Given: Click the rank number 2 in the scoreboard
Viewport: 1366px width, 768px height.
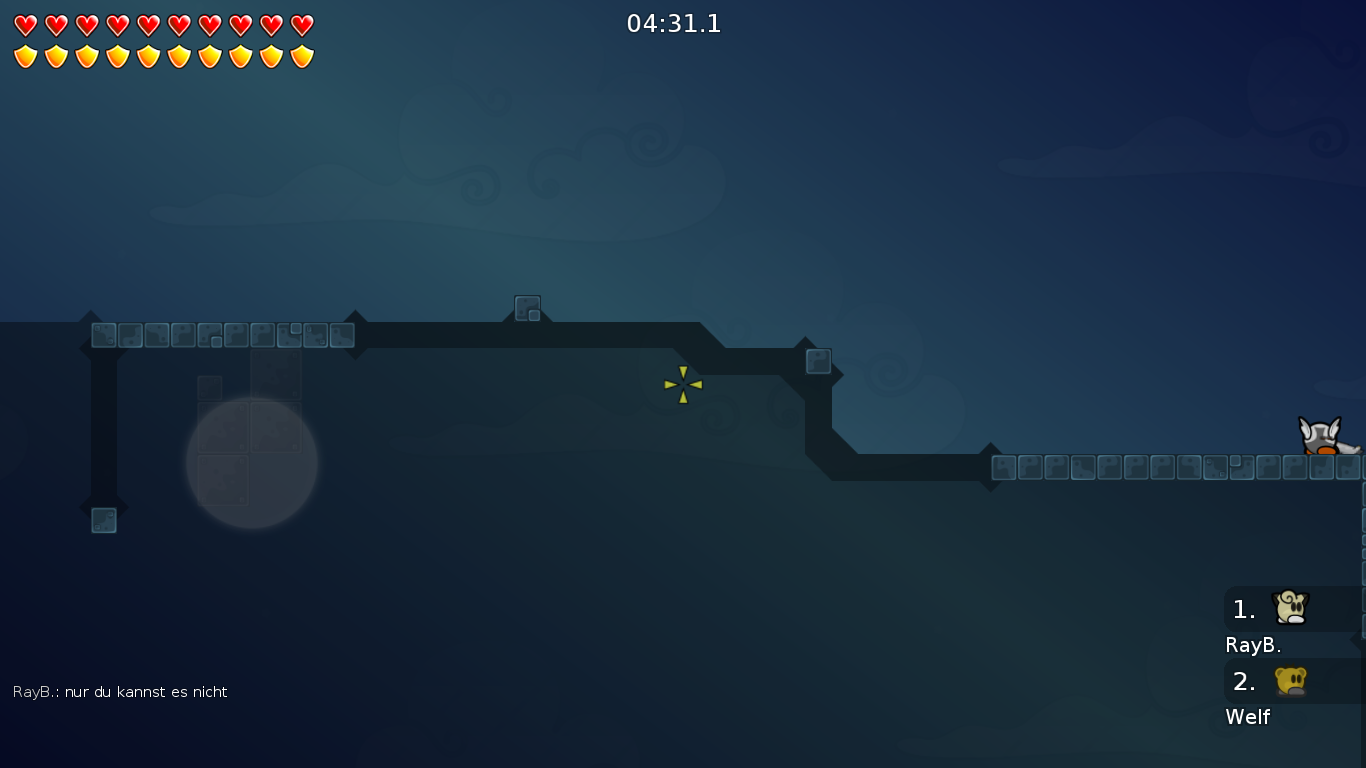Looking at the screenshot, I should 1243,682.
